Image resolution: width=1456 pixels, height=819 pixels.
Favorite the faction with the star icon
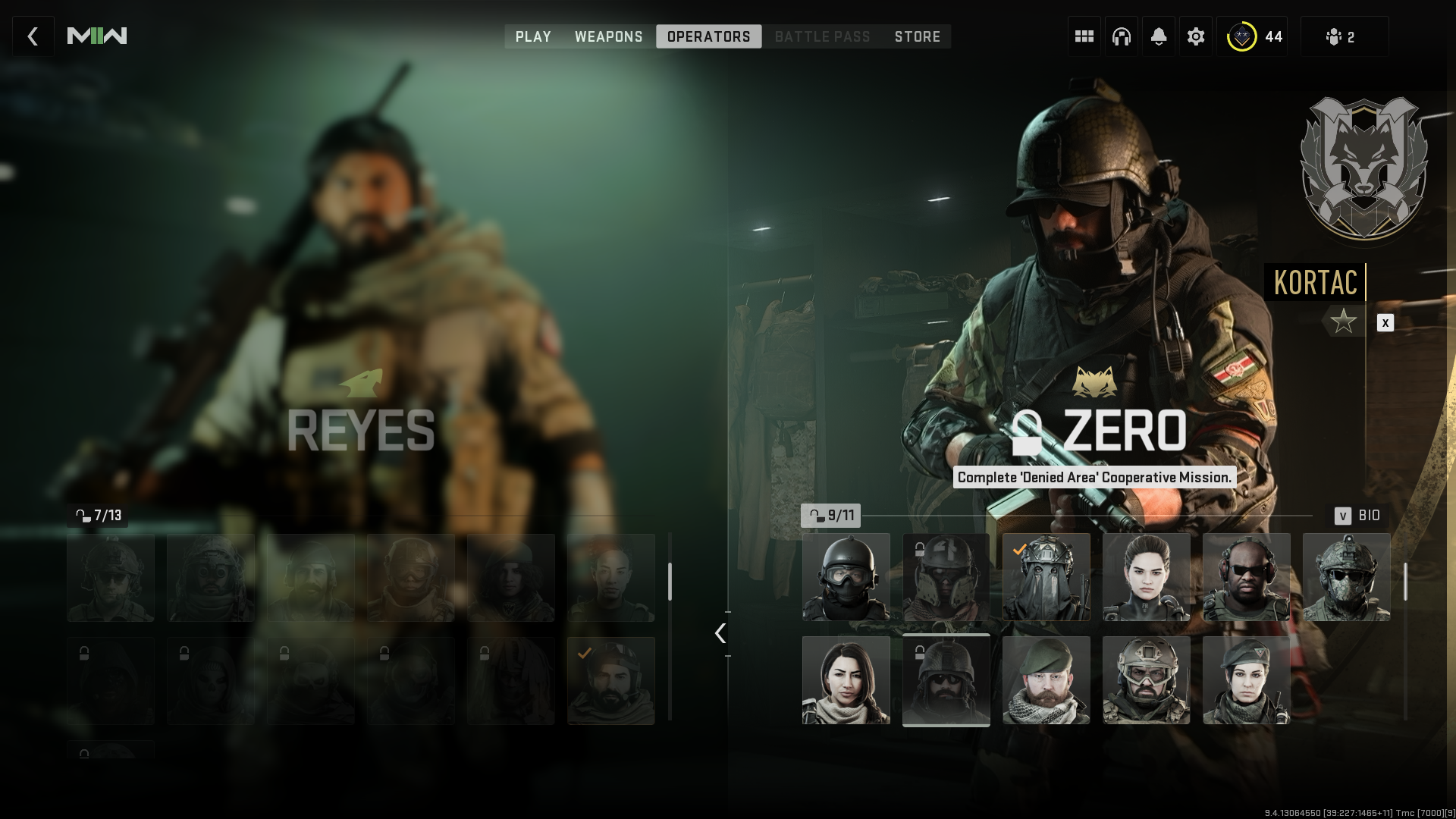click(1344, 322)
